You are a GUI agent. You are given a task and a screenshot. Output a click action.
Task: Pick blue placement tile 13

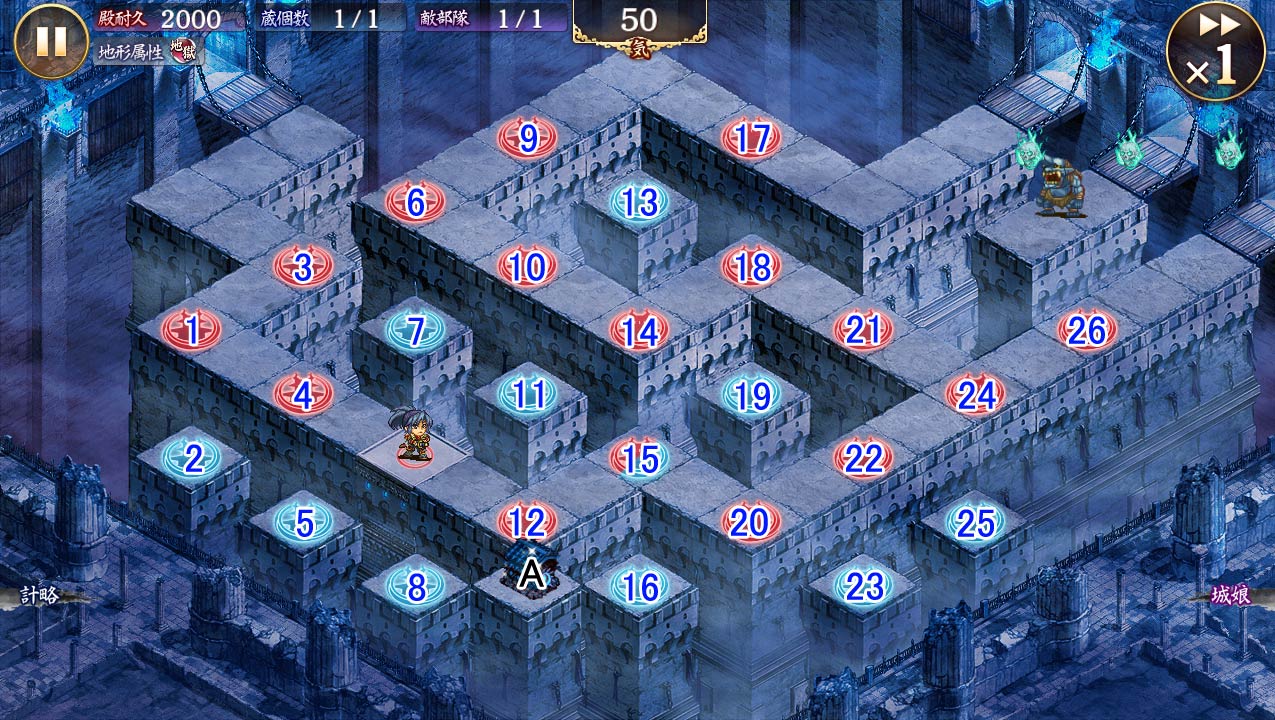pyautogui.click(x=639, y=202)
